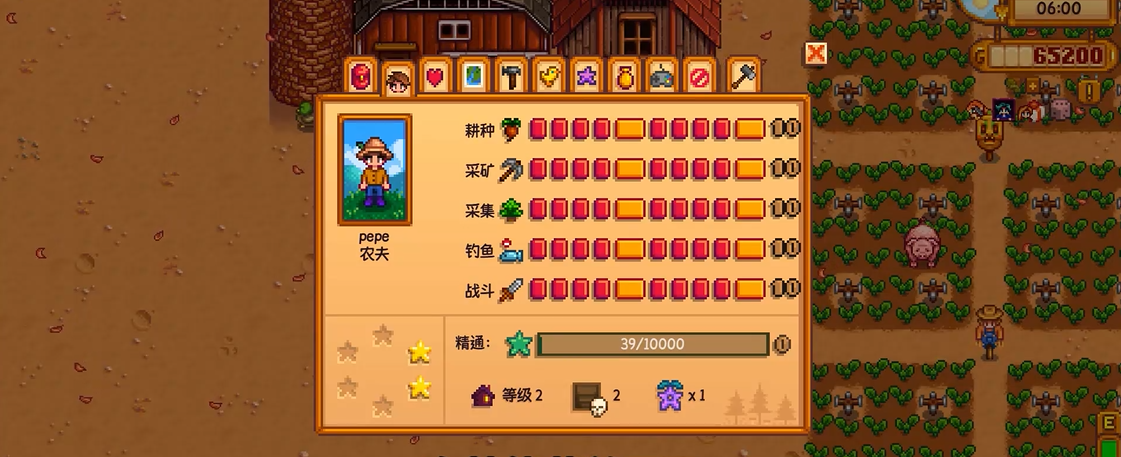Viewport: 1121px width, 457px height.
Task: Switch to the red exit-game tab
Action: click(699, 76)
